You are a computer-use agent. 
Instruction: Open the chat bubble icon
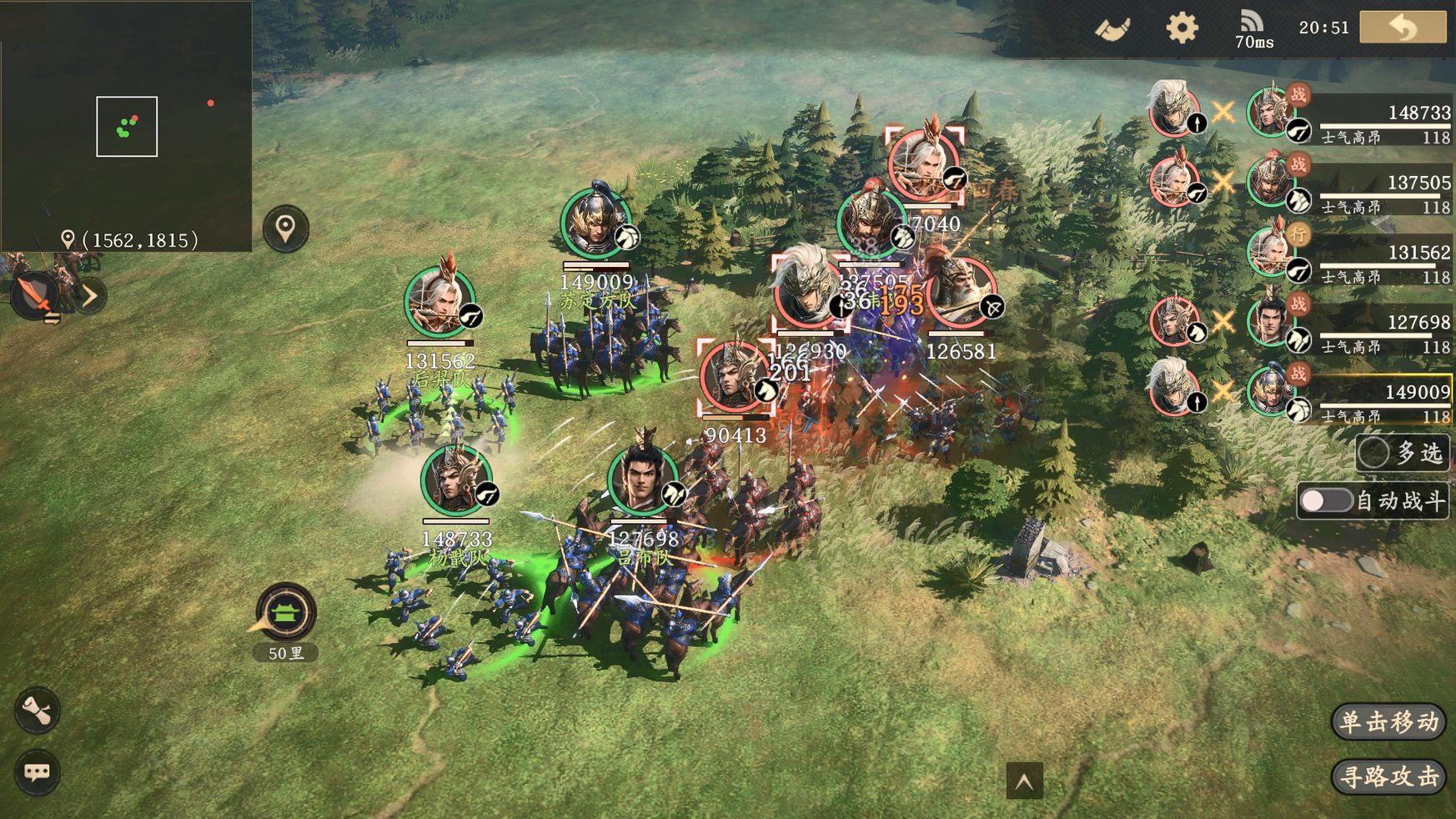(37, 771)
